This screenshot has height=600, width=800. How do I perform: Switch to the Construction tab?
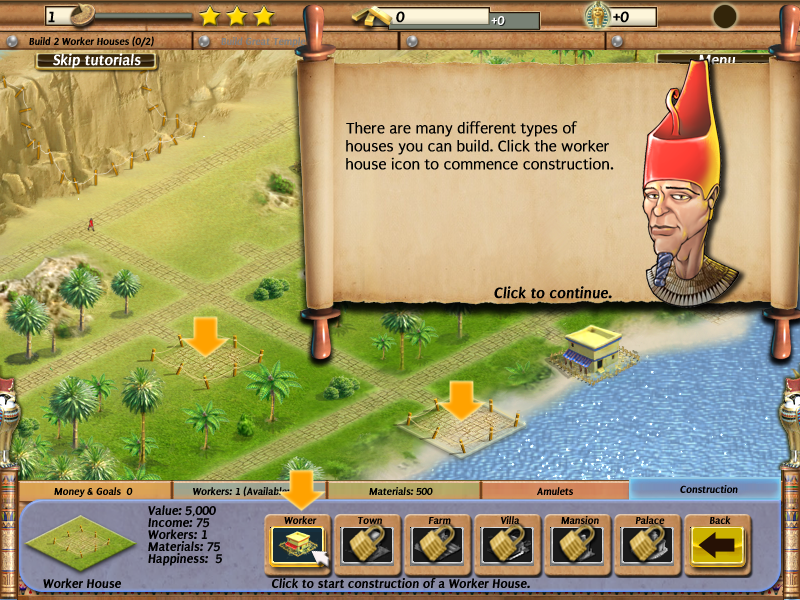(x=708, y=490)
